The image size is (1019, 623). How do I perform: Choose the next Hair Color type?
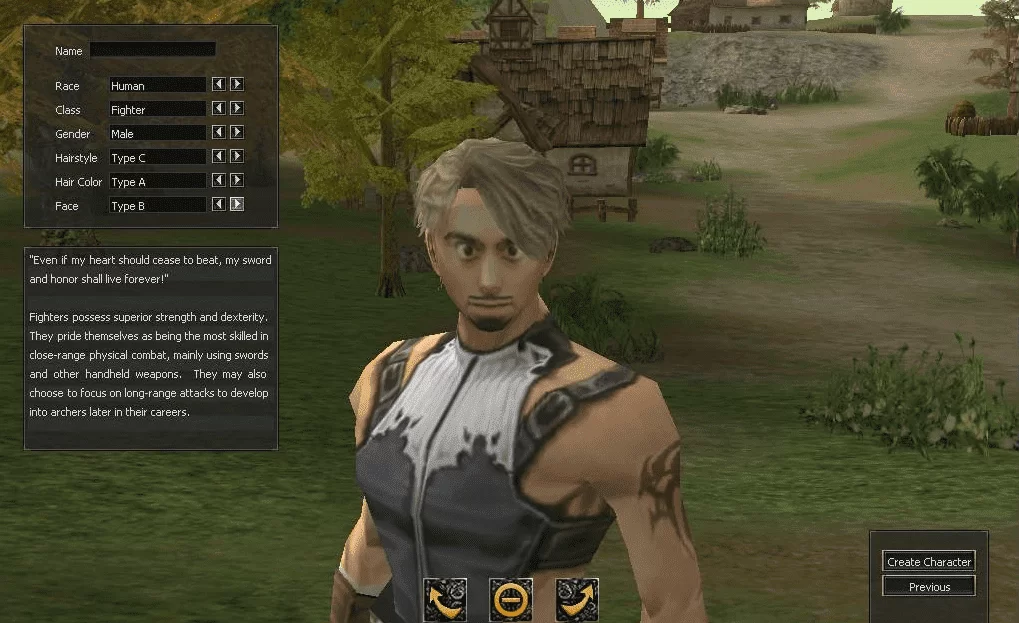pyautogui.click(x=237, y=181)
